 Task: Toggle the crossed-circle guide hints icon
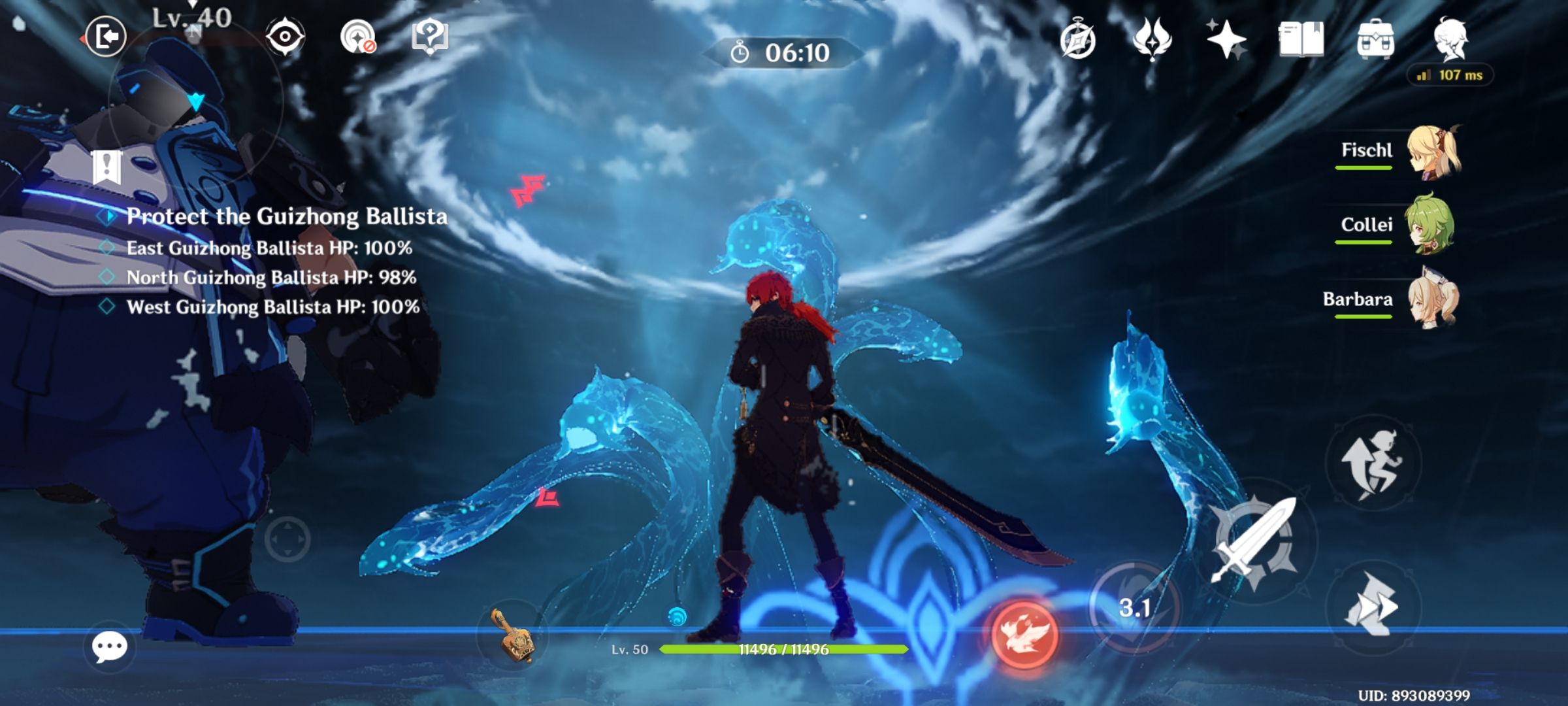356,36
